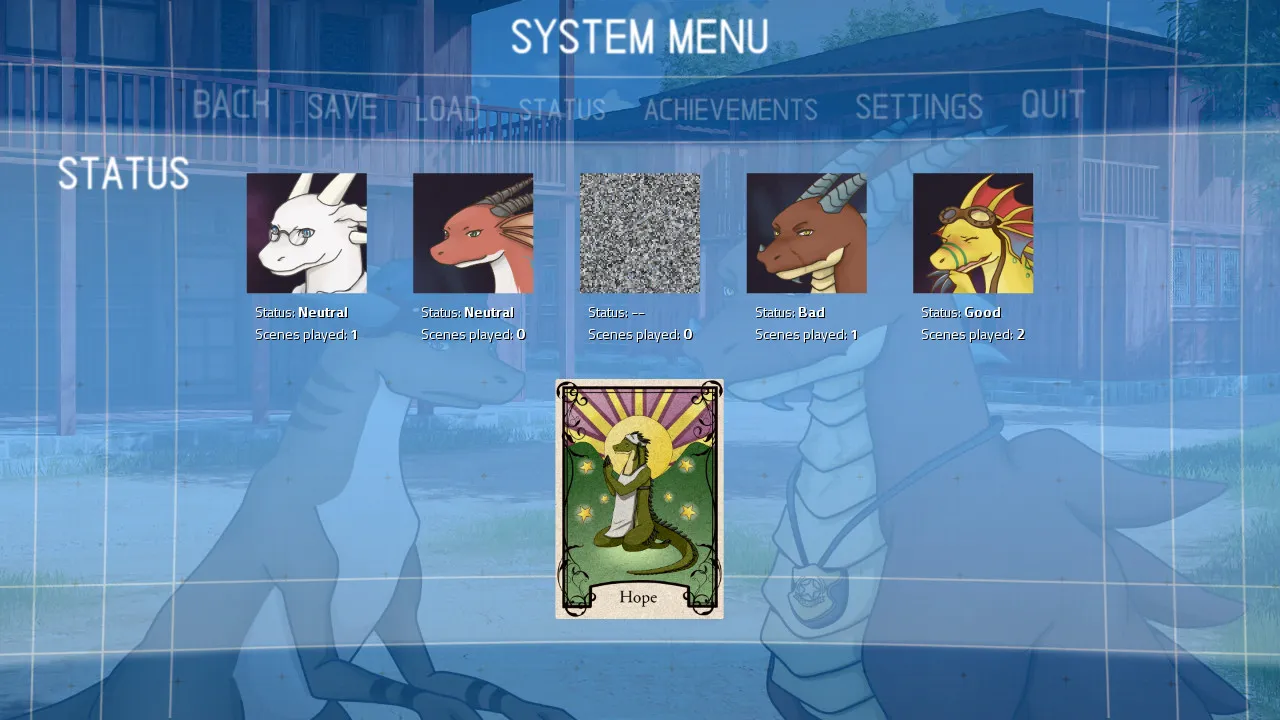Screen dimensions: 1280x720
Task: Open the SETTINGS screen
Action: [x=920, y=105]
